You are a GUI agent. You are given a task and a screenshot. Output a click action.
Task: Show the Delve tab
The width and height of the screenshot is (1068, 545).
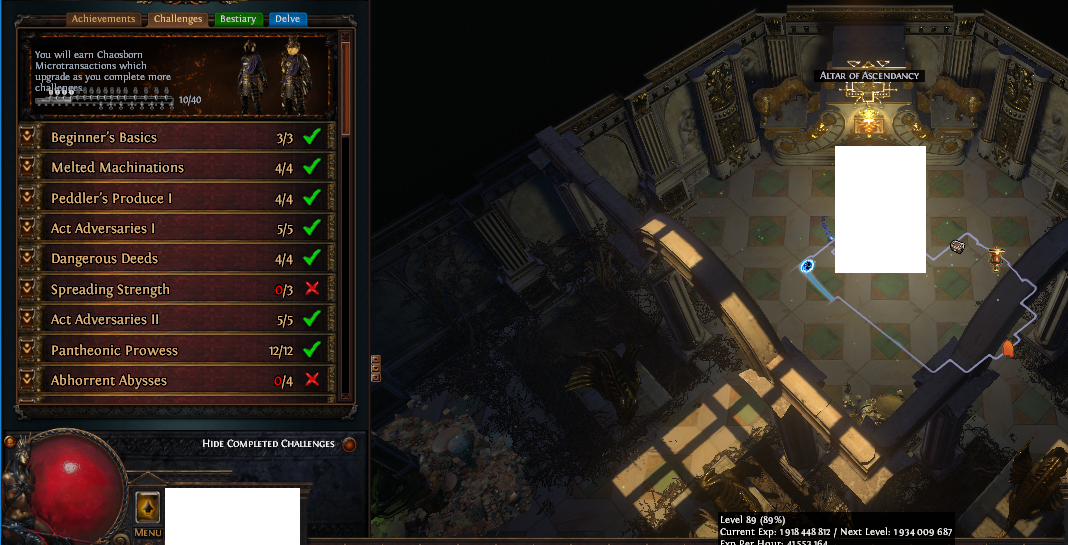pos(288,19)
